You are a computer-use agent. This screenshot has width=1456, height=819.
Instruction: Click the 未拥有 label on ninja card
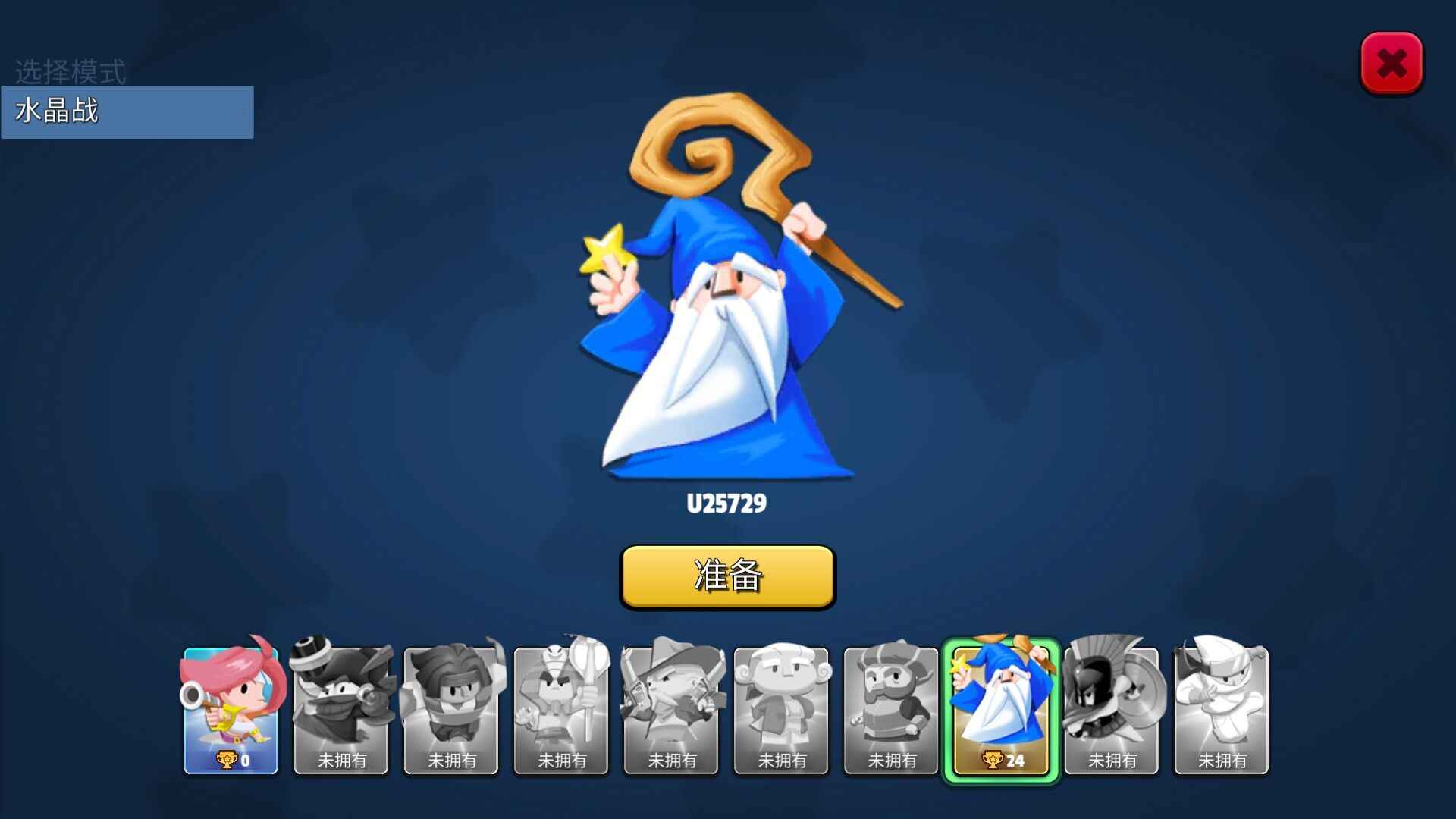pyautogui.click(x=1220, y=761)
